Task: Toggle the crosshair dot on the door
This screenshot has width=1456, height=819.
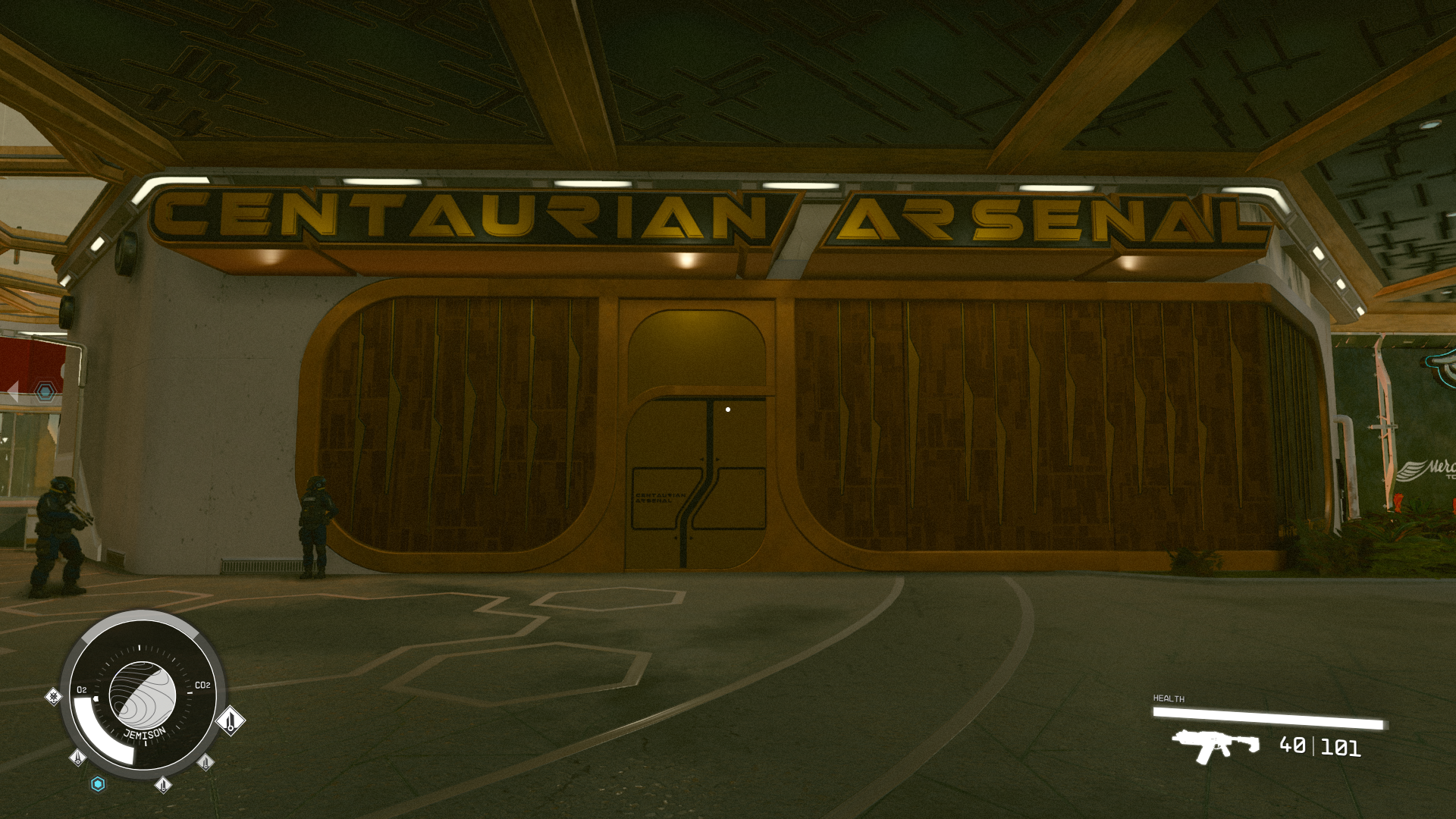Action: pos(729,408)
